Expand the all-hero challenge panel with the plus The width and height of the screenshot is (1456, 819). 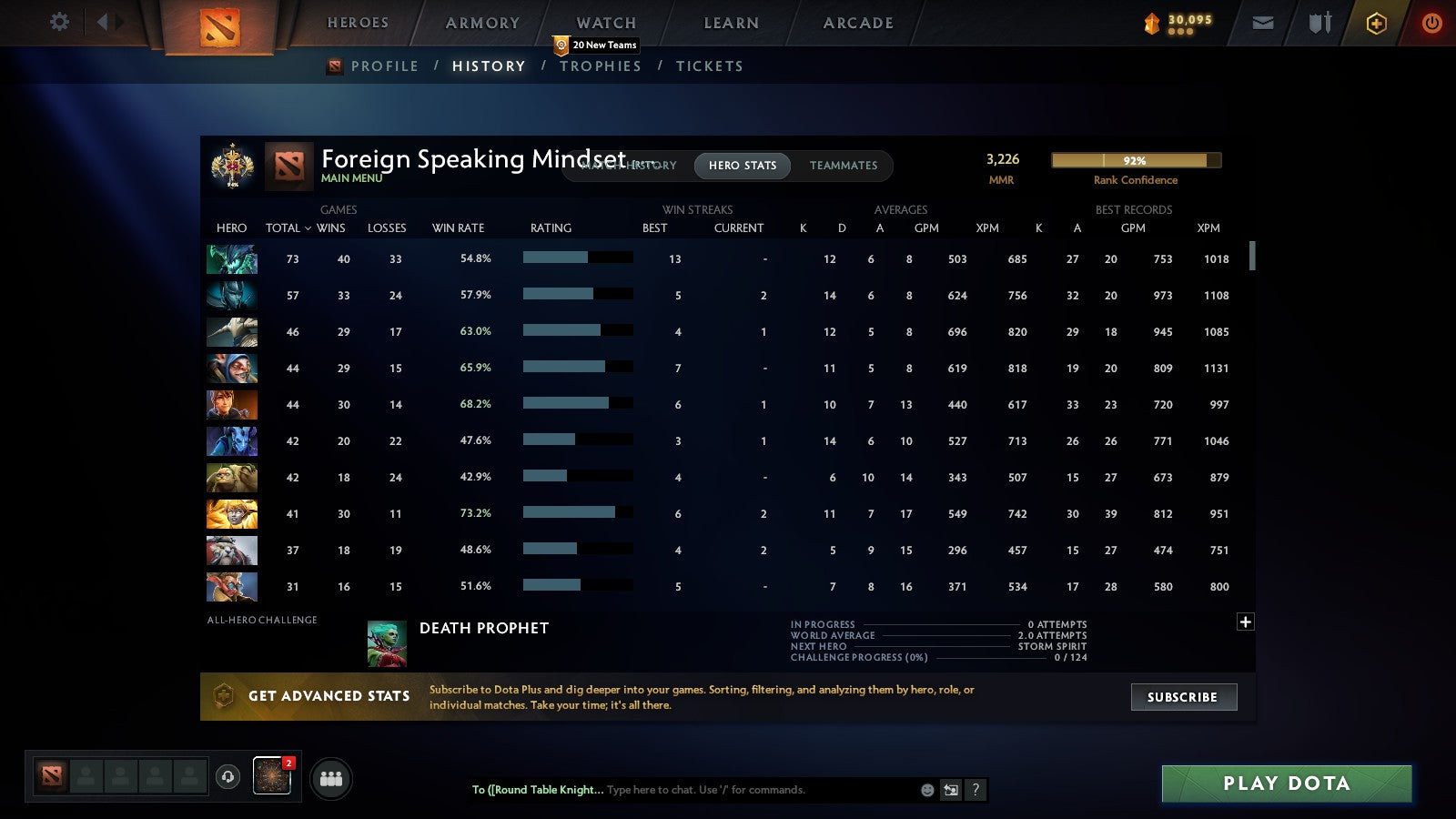(1245, 621)
